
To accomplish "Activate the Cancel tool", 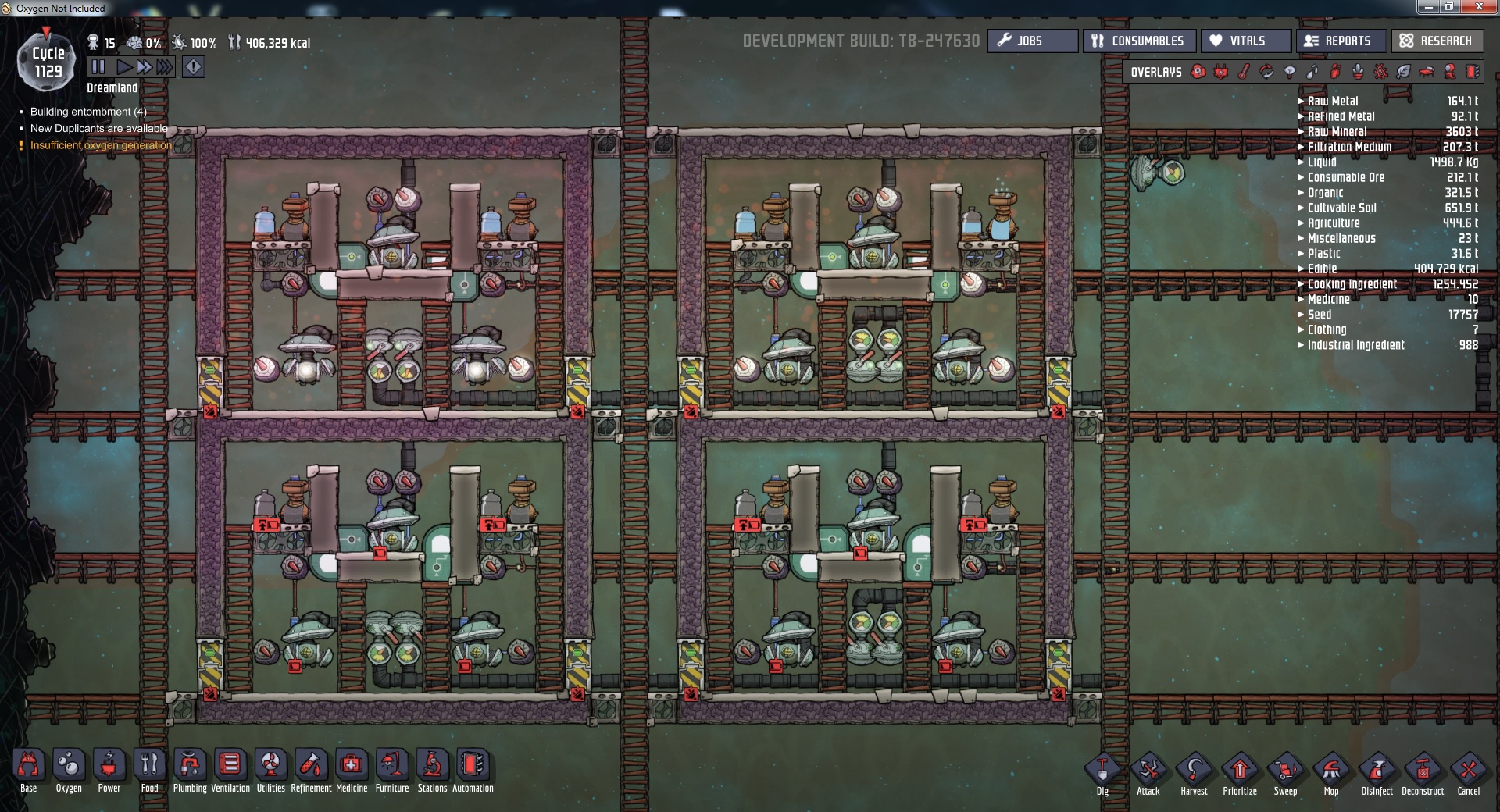I will pos(1467,769).
